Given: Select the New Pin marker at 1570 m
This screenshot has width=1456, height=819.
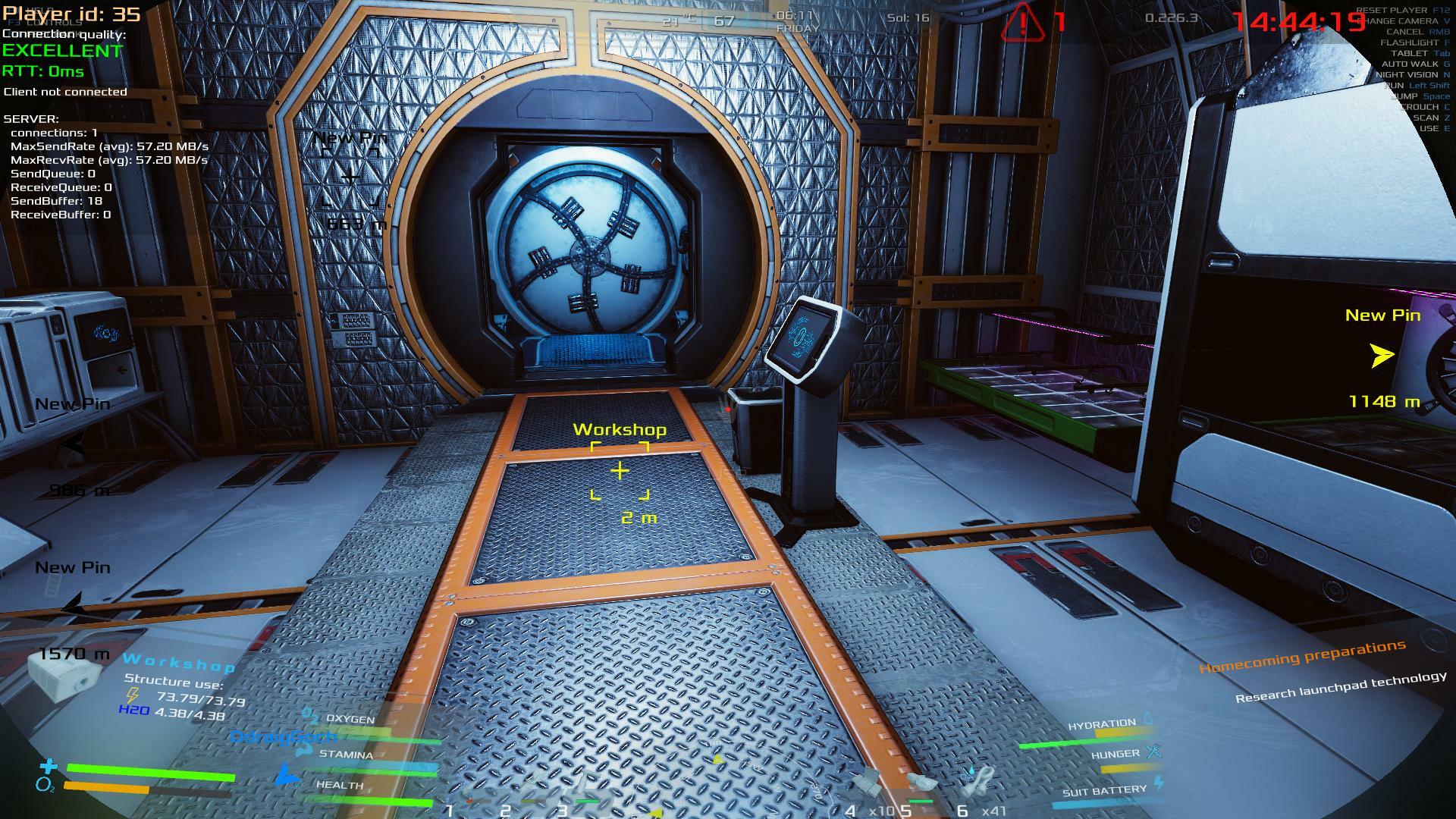Looking at the screenshot, I should click(x=74, y=607).
